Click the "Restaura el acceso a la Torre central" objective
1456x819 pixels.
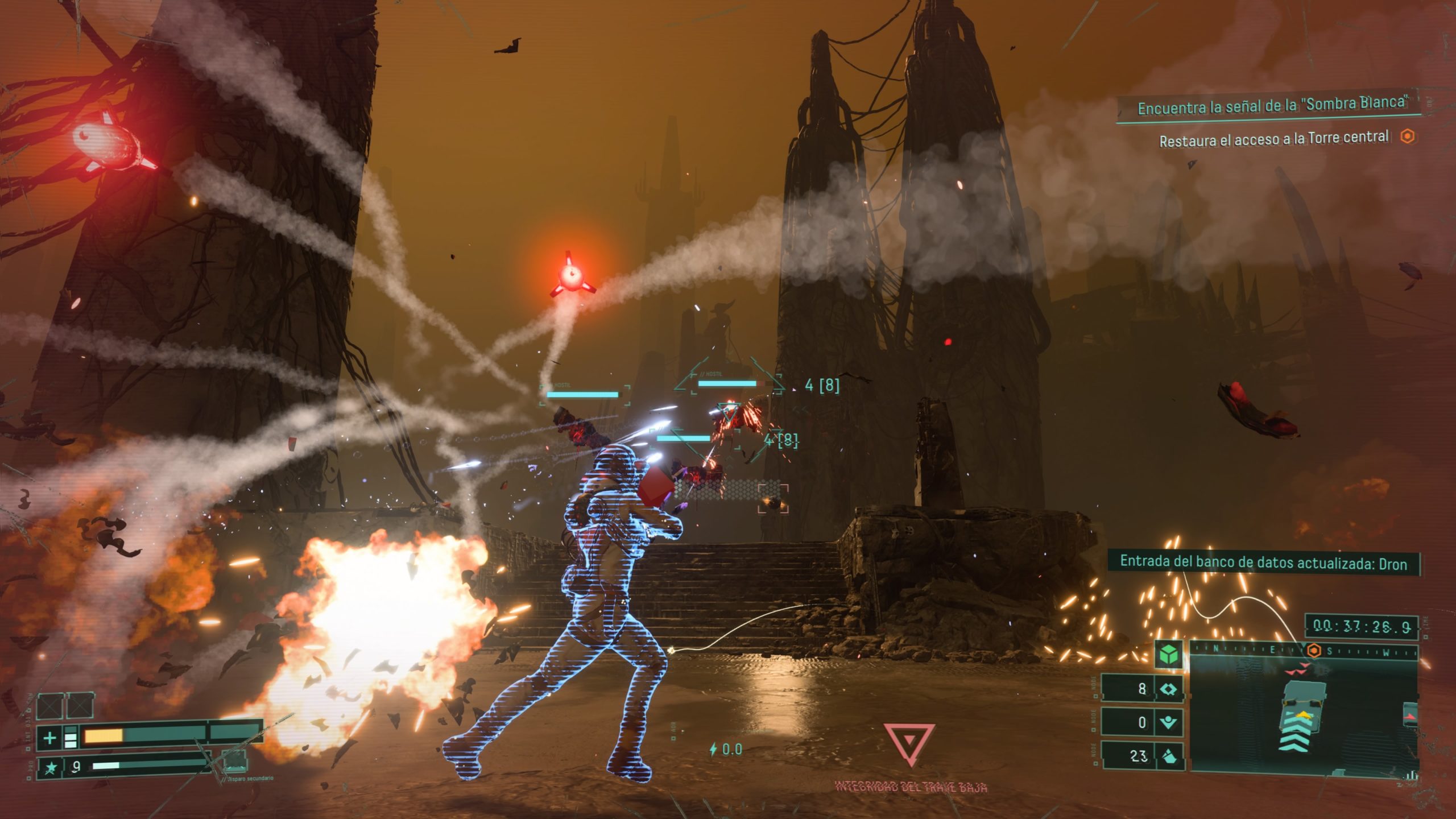tap(1274, 139)
